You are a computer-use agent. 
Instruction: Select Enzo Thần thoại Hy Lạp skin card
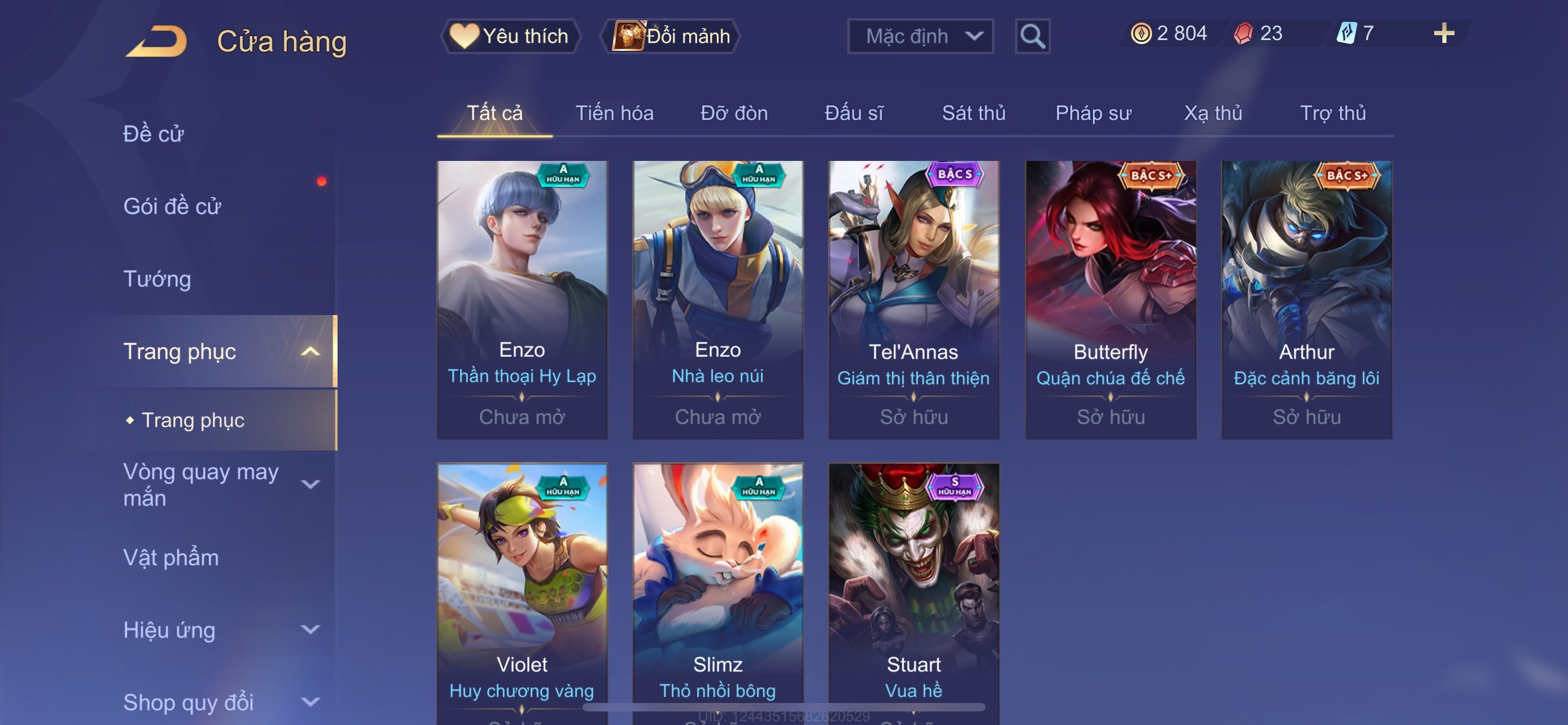(522, 298)
